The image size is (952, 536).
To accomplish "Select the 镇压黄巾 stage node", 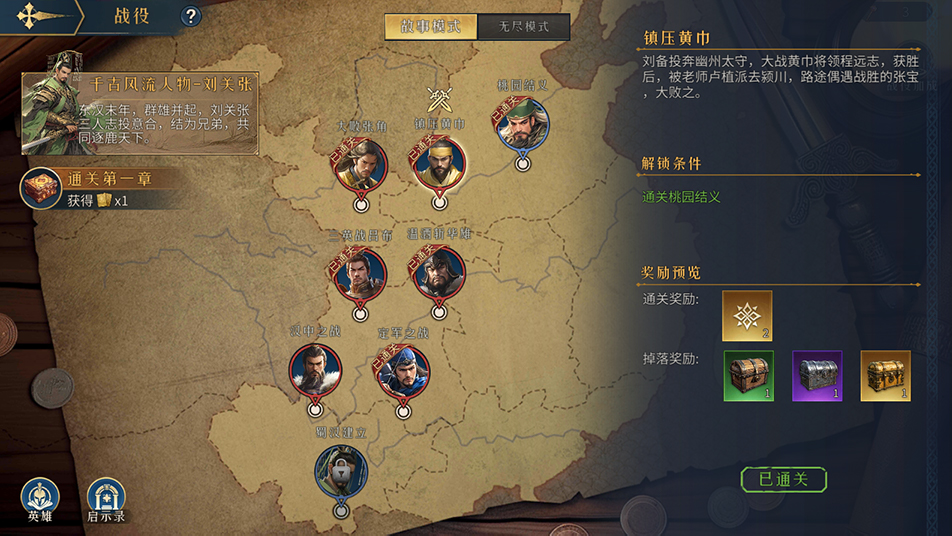I will tap(439, 163).
